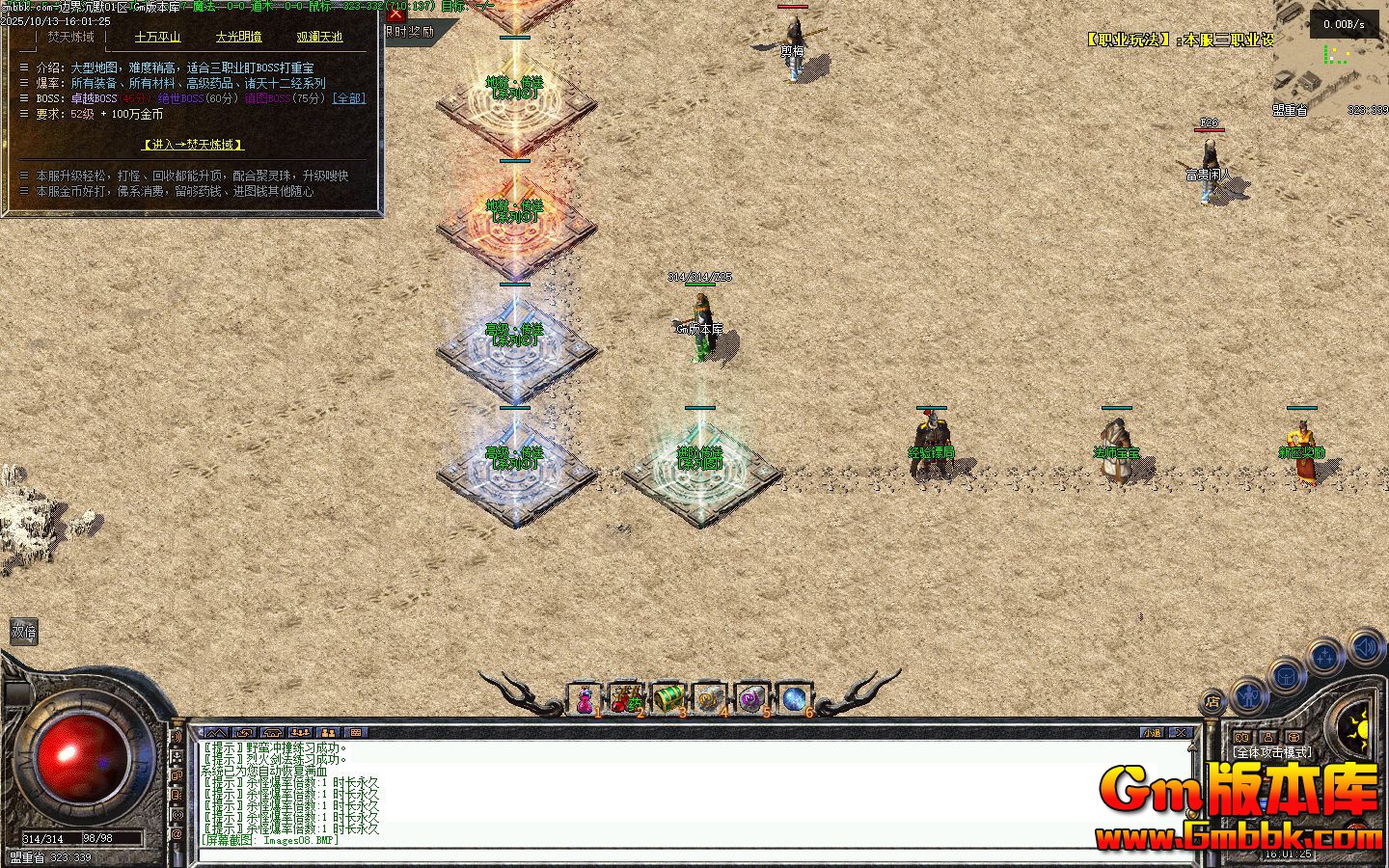Switch to the 大光明境 map tab

pos(238,37)
